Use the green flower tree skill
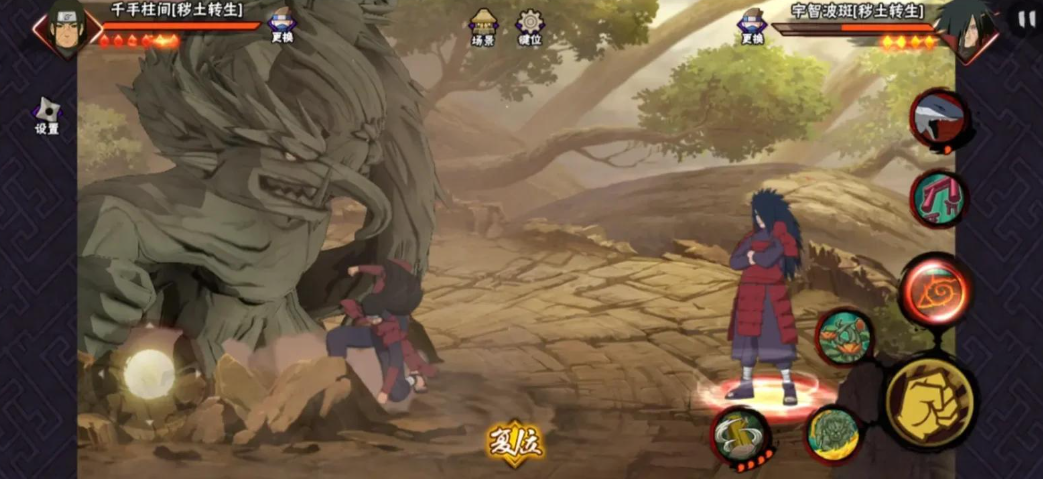Screen dimensions: 1043x479 coord(845,337)
